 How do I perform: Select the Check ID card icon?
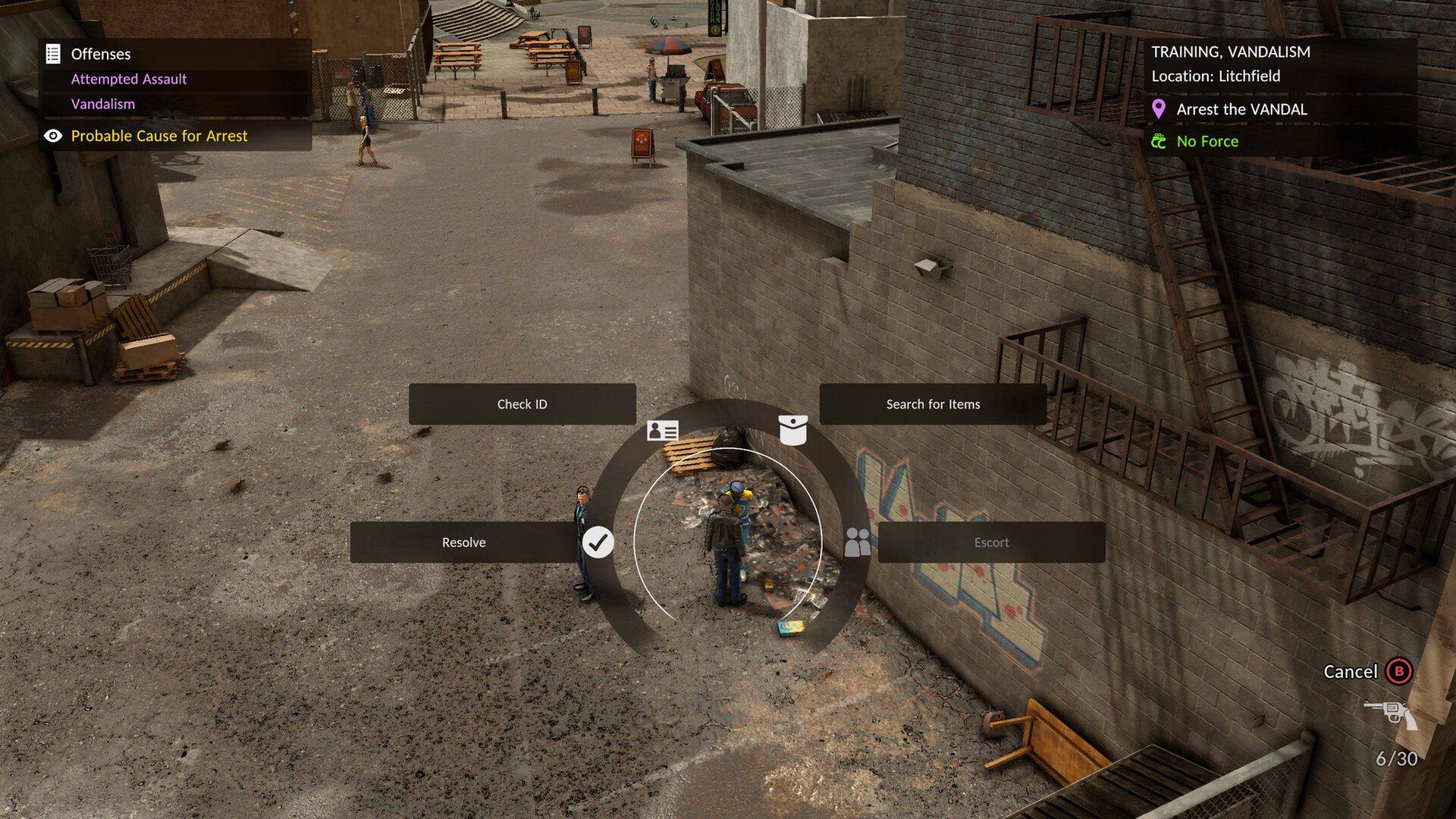coord(661,430)
